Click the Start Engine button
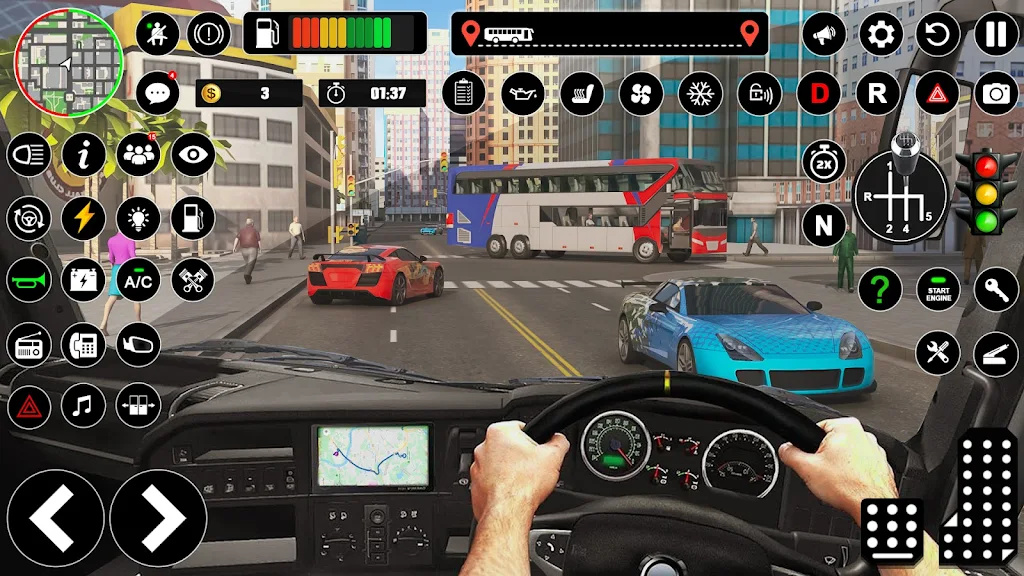The image size is (1024, 576). pyautogui.click(x=938, y=290)
